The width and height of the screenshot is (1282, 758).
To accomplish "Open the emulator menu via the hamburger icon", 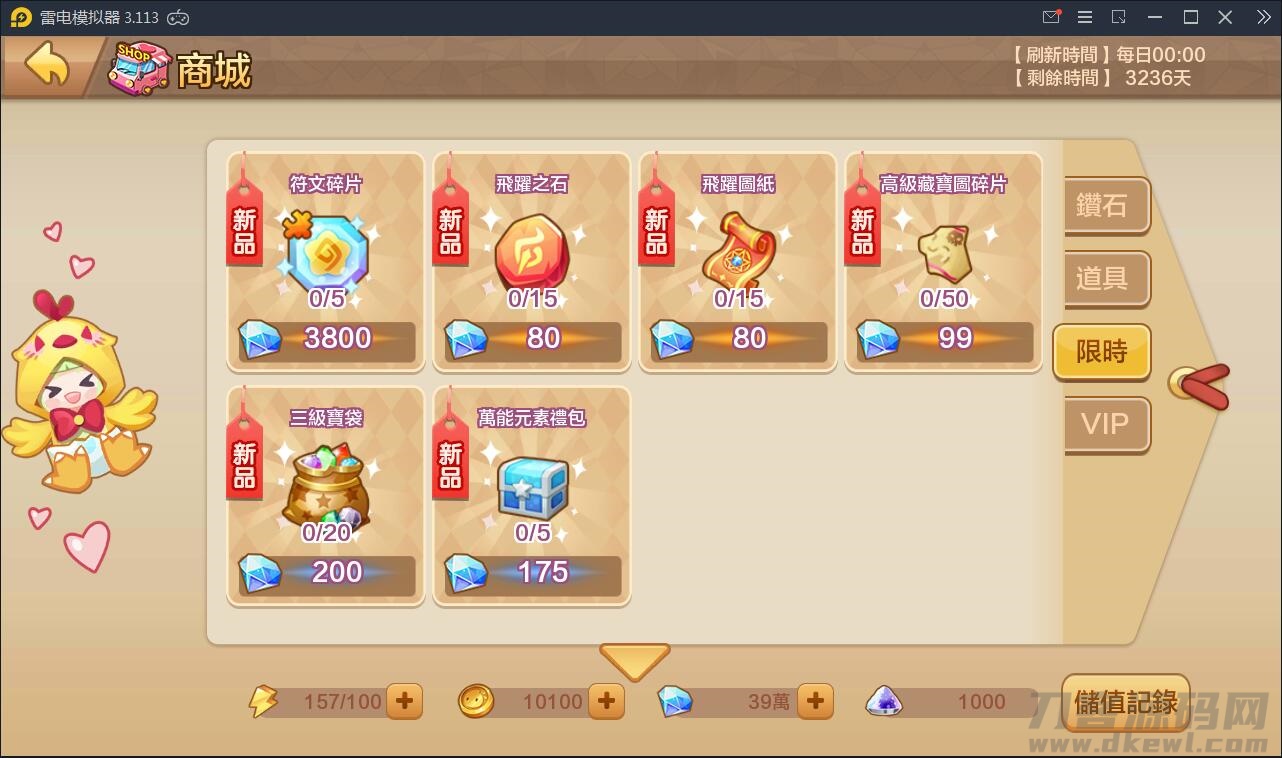I will pos(1084,16).
